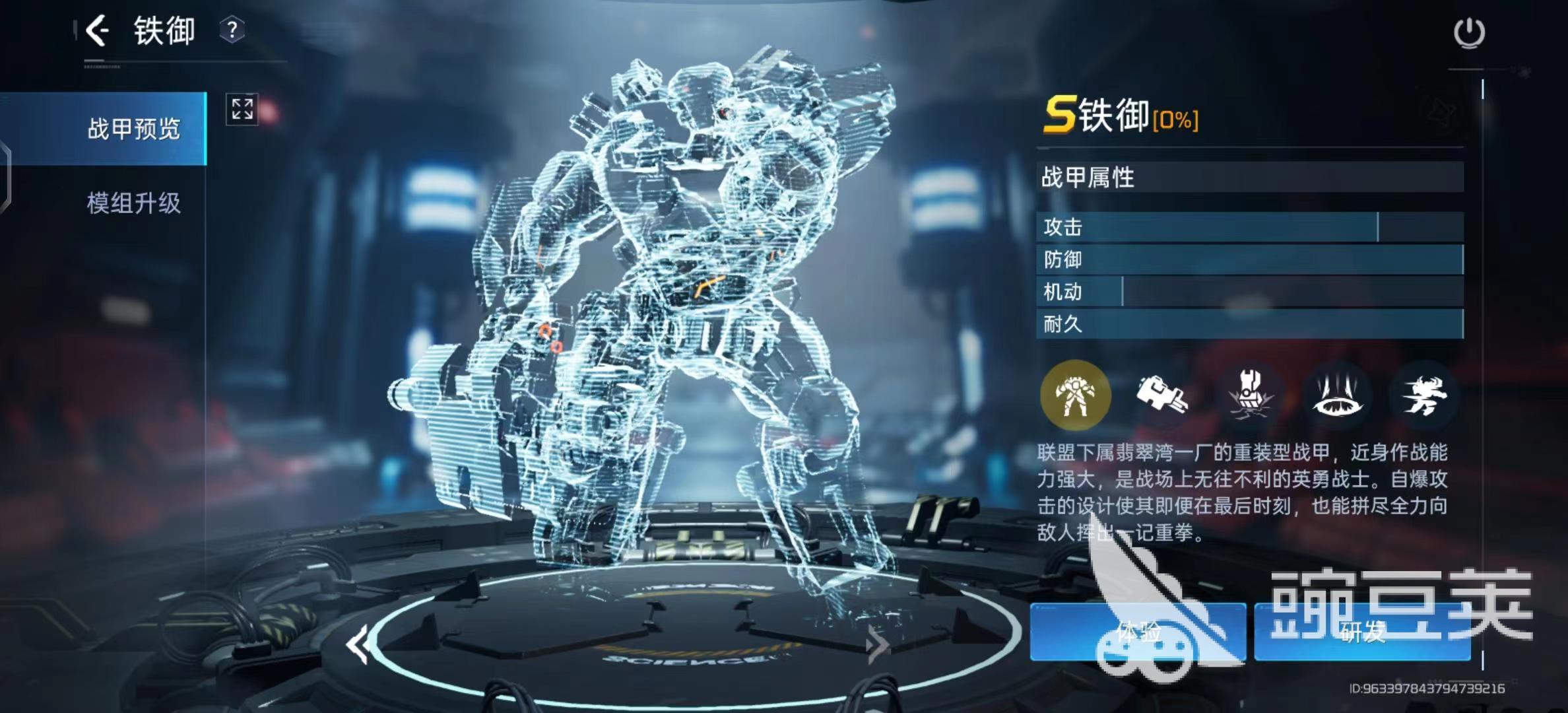This screenshot has width=1568, height=713.
Task: Select the heavy gun weapon skill icon
Action: [x=1162, y=395]
